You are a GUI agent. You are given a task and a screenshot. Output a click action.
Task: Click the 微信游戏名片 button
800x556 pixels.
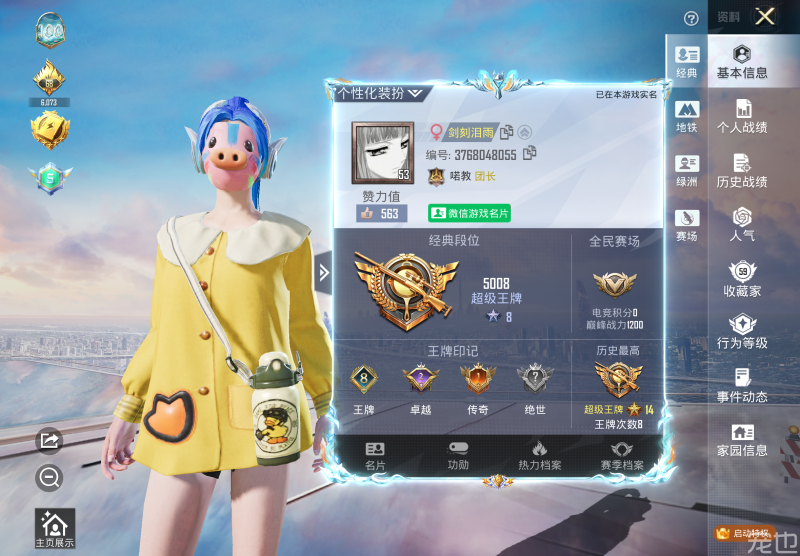470,213
